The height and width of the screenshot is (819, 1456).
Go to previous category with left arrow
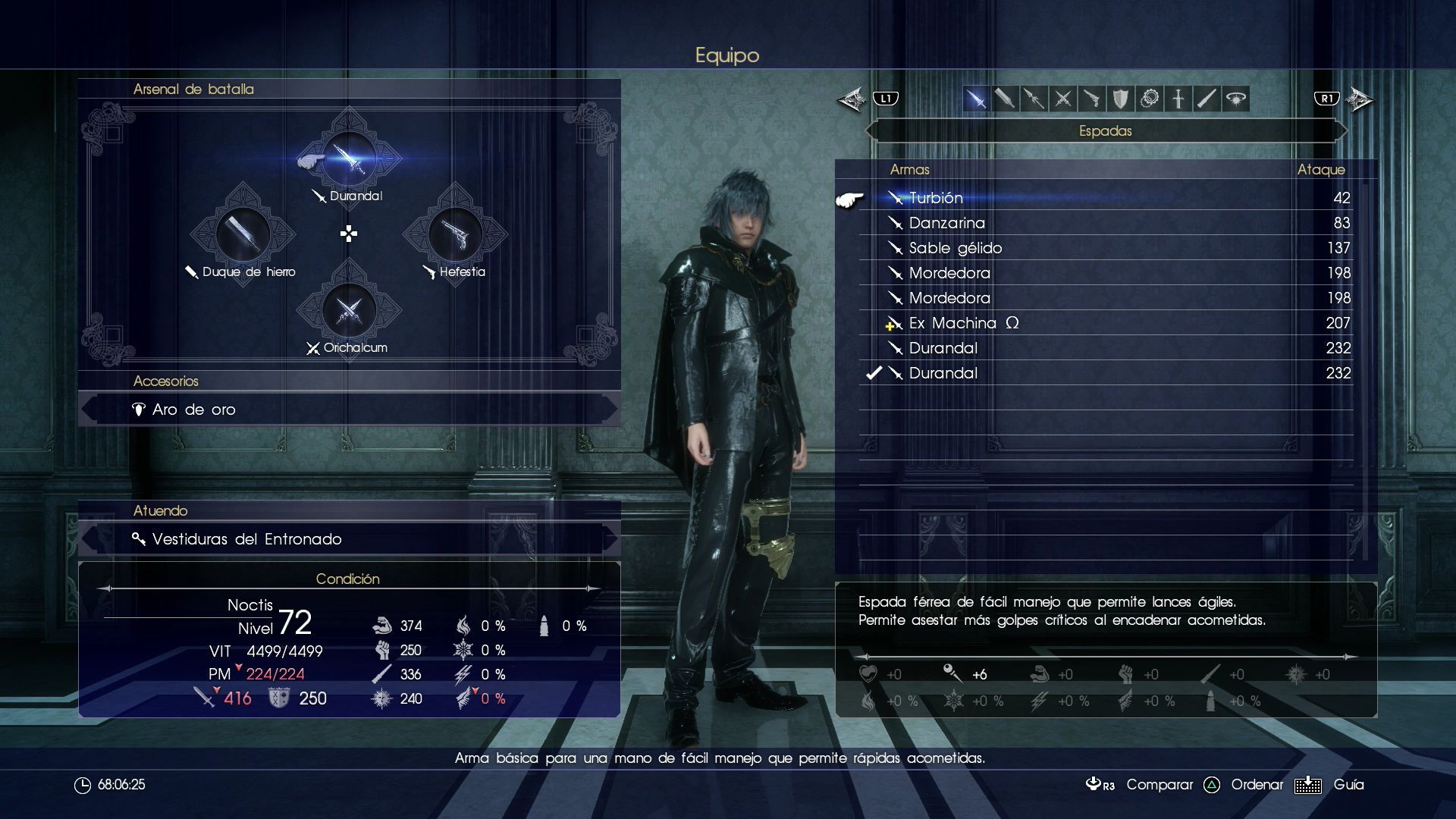pos(852,99)
